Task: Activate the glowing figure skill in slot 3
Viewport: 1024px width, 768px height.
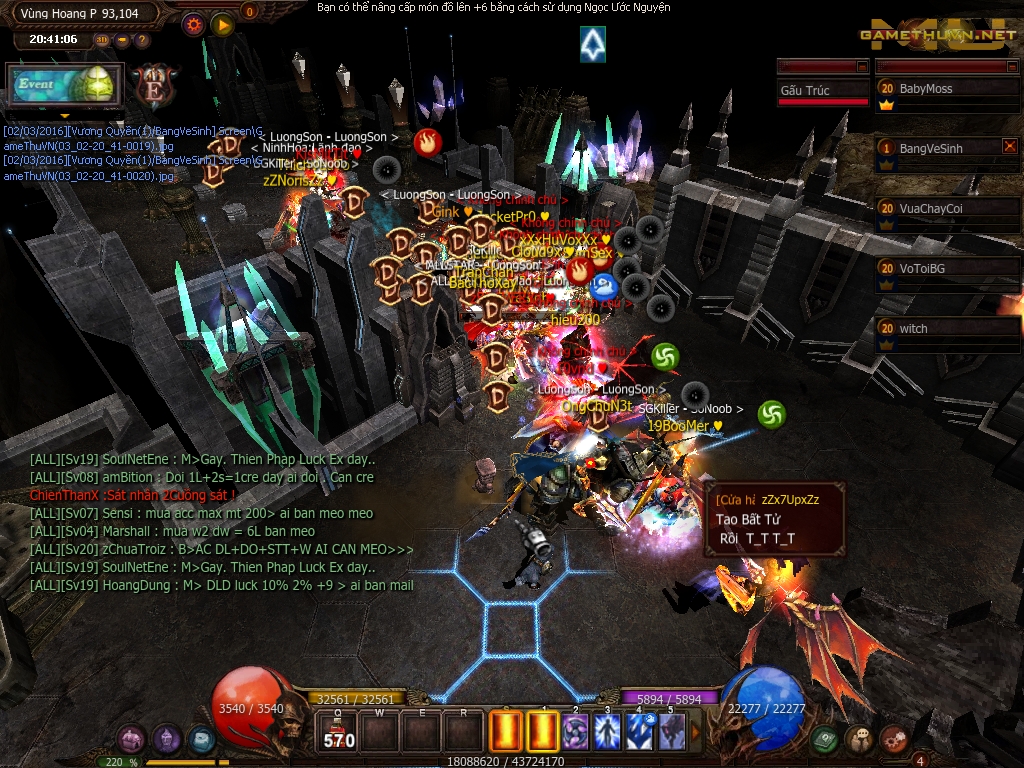Action: click(607, 731)
